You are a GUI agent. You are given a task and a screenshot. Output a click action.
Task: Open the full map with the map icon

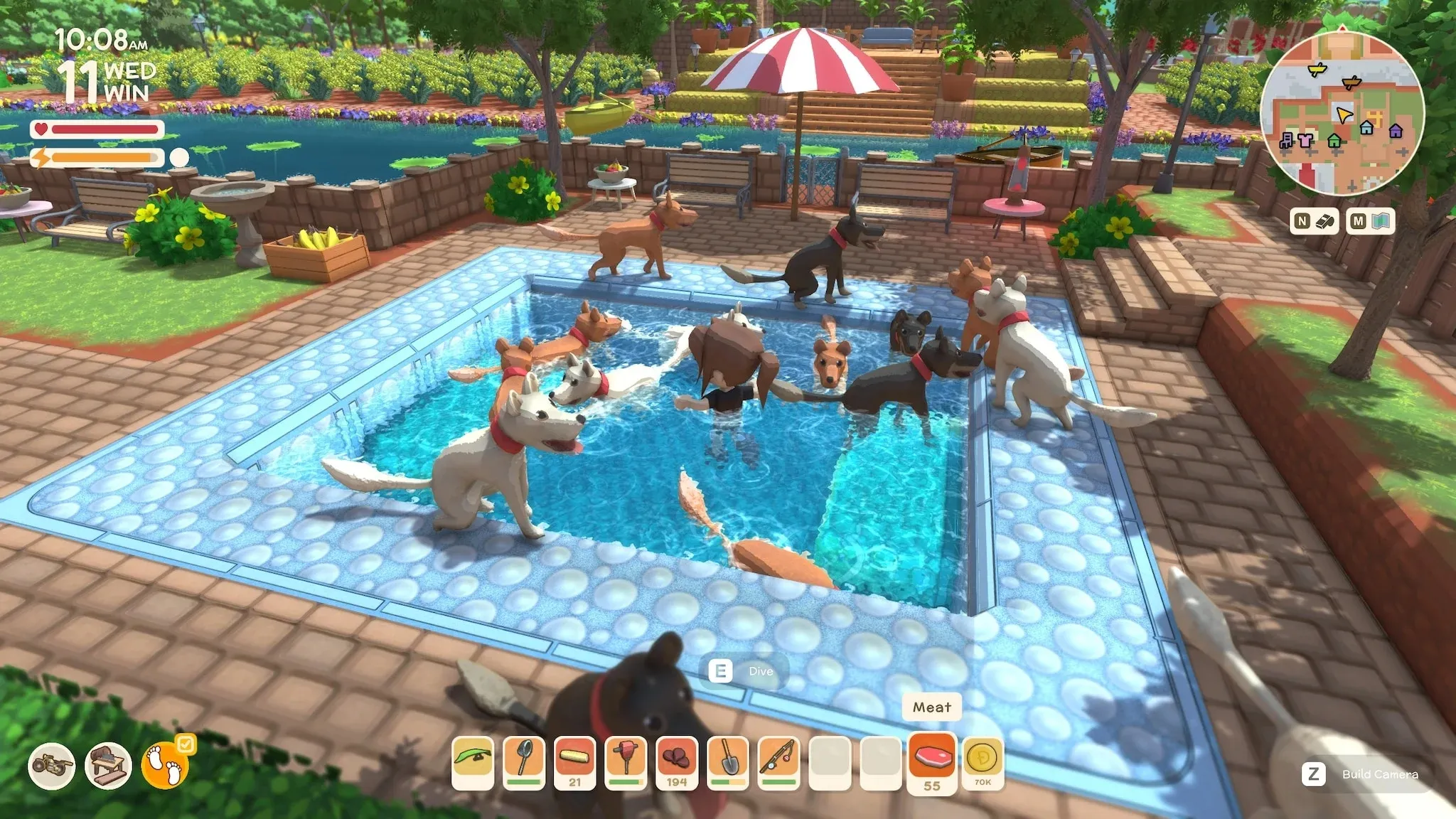coord(1372,221)
